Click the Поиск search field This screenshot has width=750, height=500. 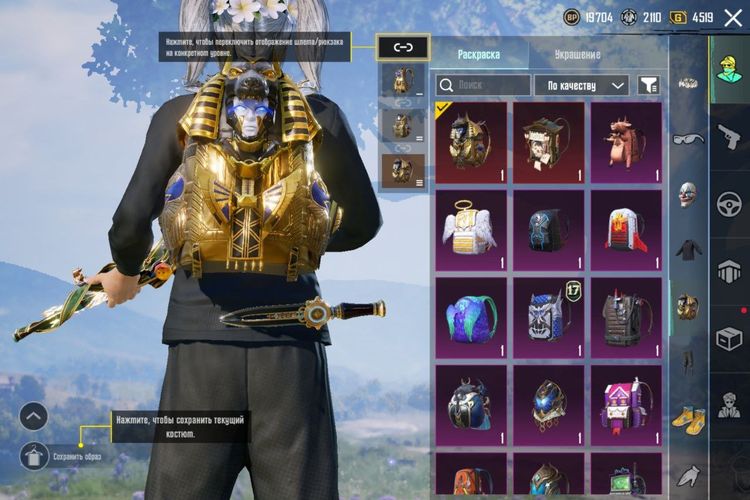point(484,86)
